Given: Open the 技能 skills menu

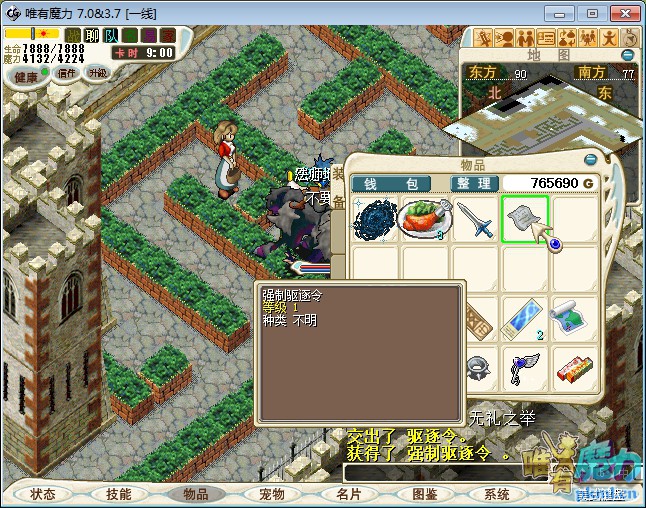Looking at the screenshot, I should 119,494.
